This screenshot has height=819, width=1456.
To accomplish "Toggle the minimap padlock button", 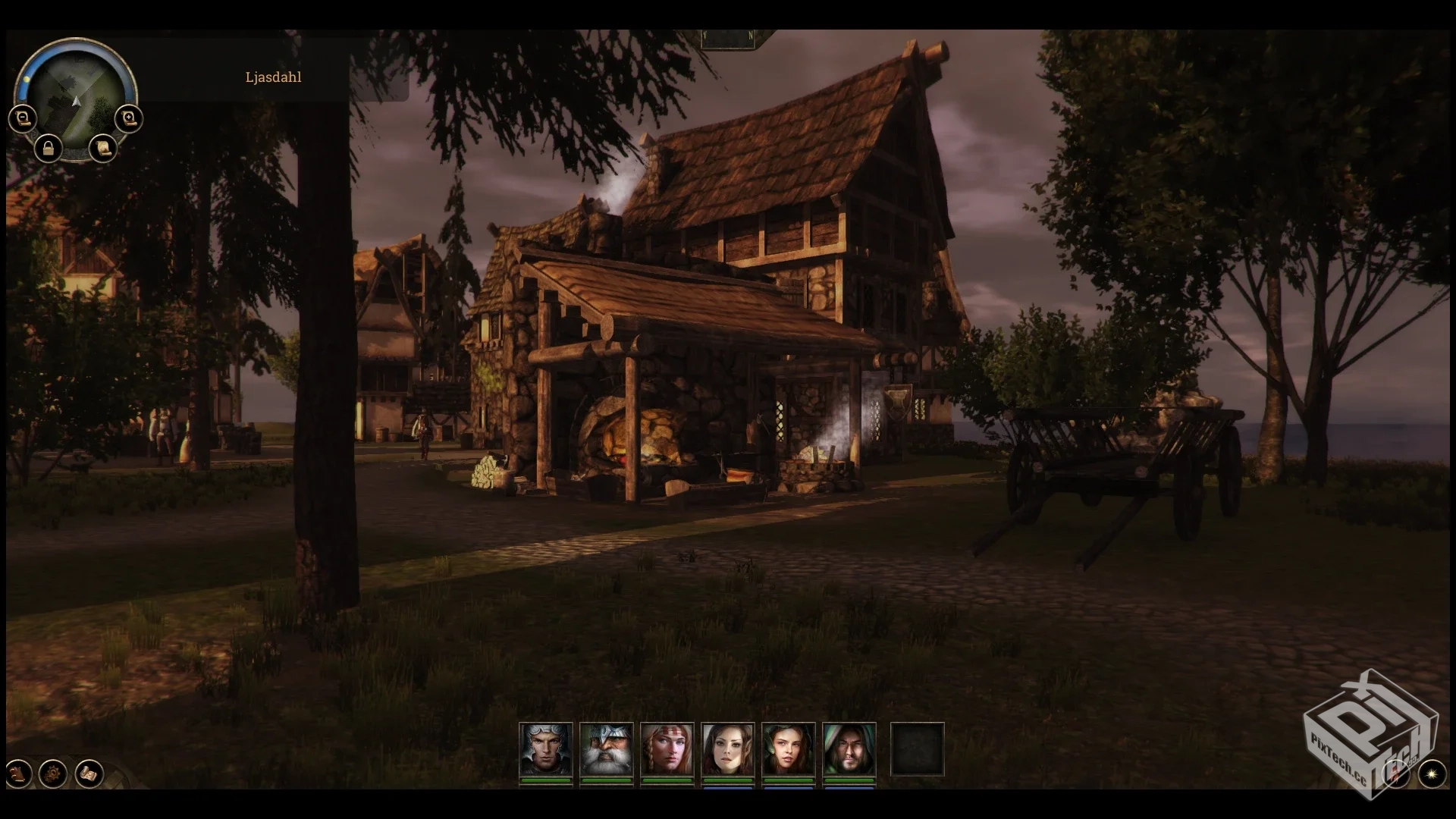I will pos(49,147).
